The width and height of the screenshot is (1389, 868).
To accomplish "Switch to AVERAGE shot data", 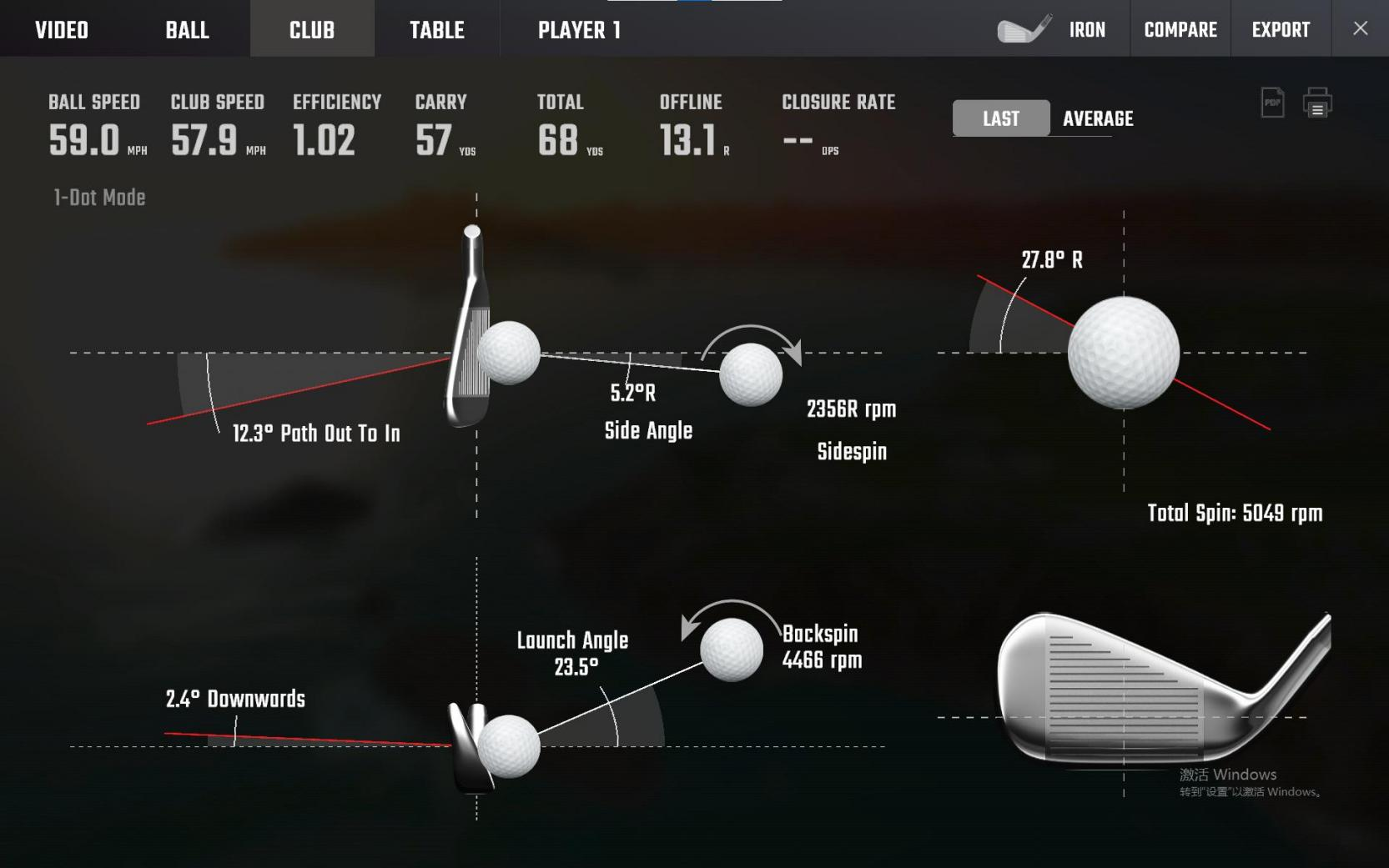I will pos(1098,118).
